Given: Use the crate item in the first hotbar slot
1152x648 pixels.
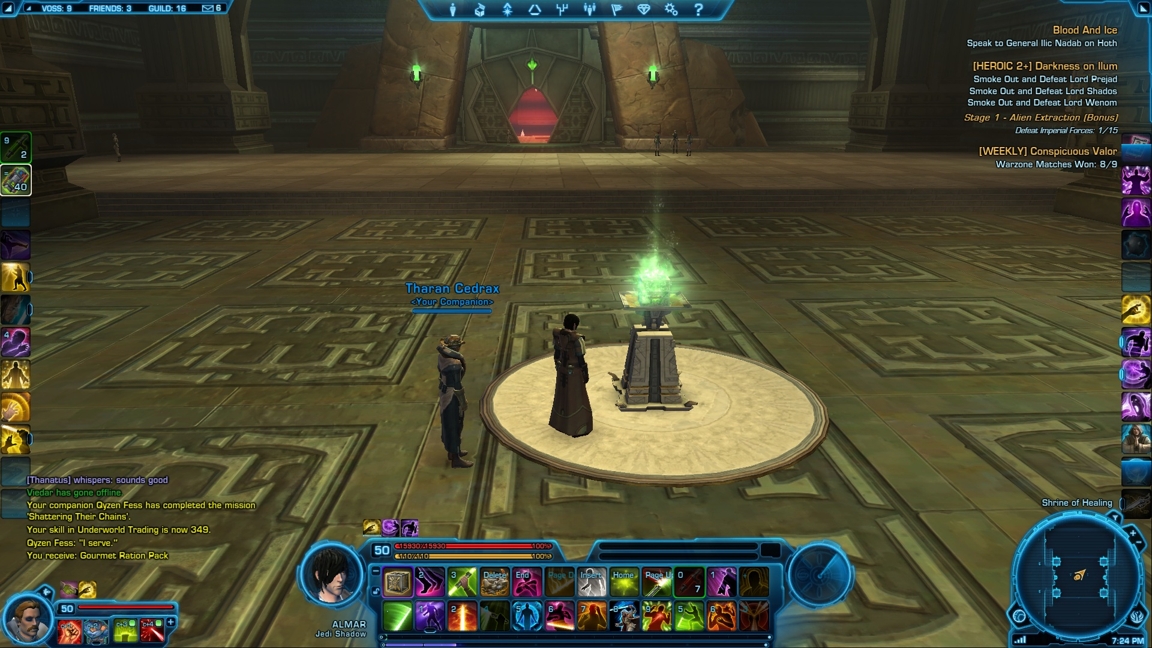Looking at the screenshot, I should [x=398, y=583].
